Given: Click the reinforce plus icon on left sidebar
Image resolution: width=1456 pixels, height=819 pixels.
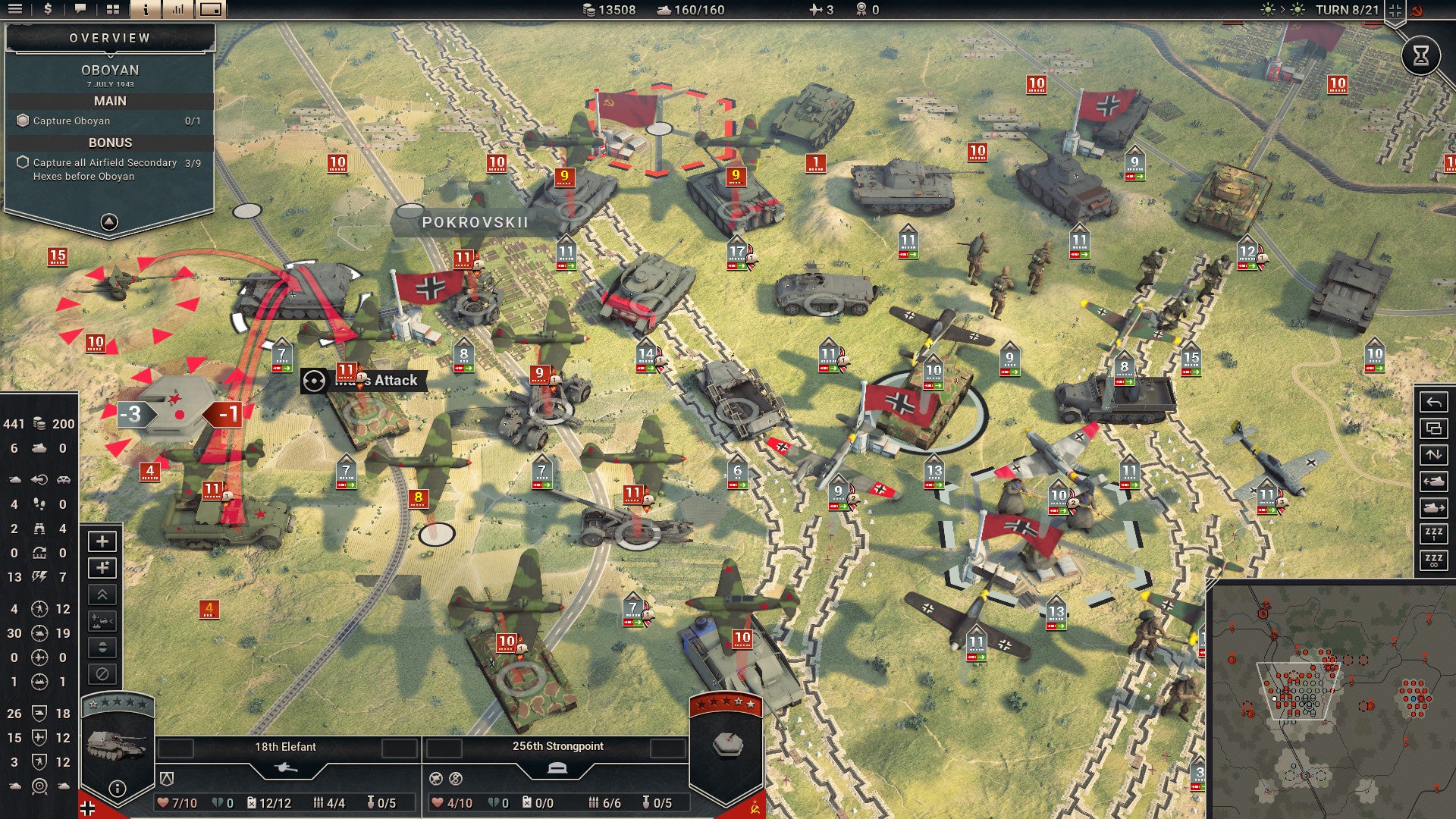Looking at the screenshot, I should 102,541.
